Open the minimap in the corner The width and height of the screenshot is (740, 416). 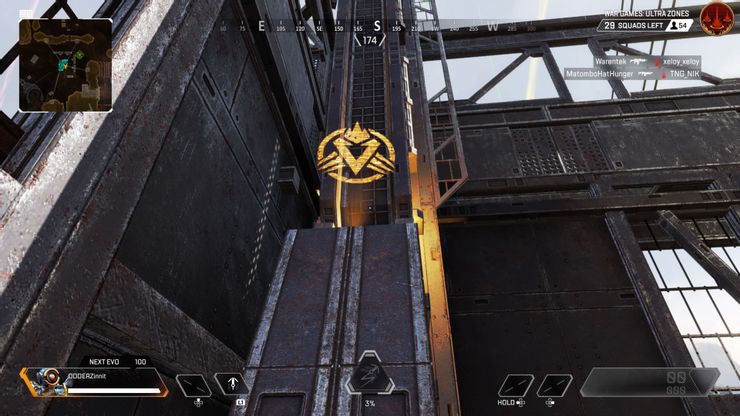click(65, 65)
